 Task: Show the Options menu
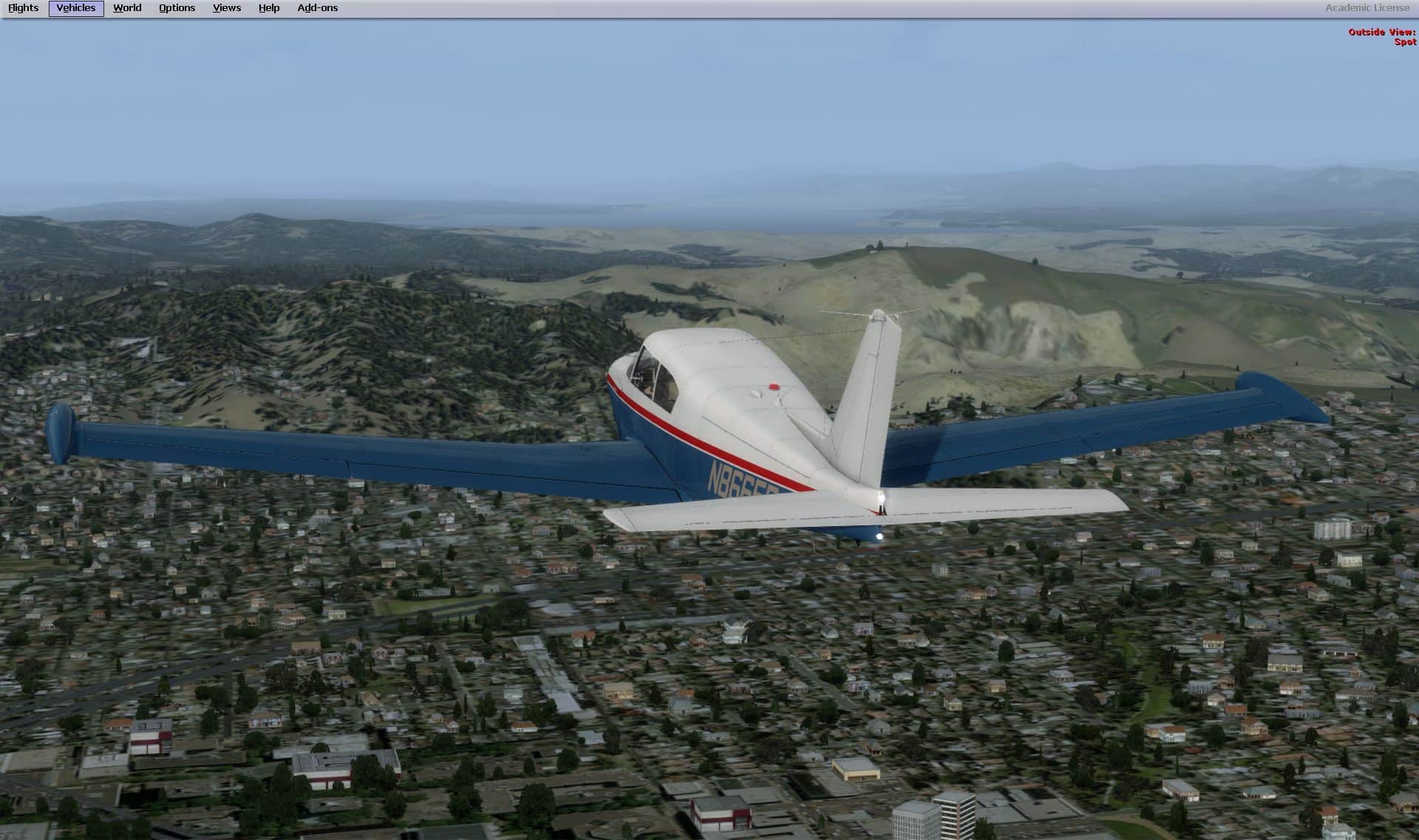pyautogui.click(x=177, y=8)
